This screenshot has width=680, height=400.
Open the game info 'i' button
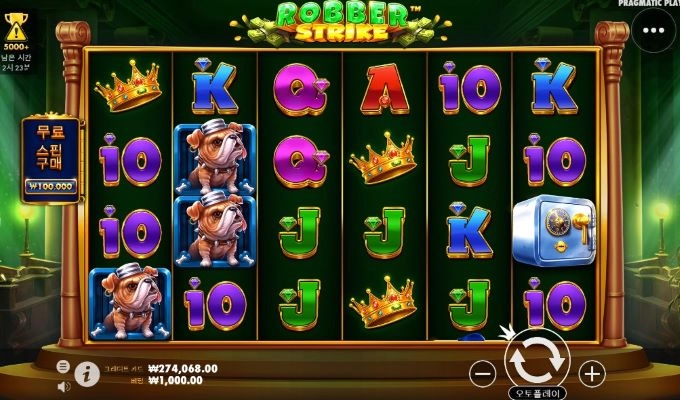(87, 374)
